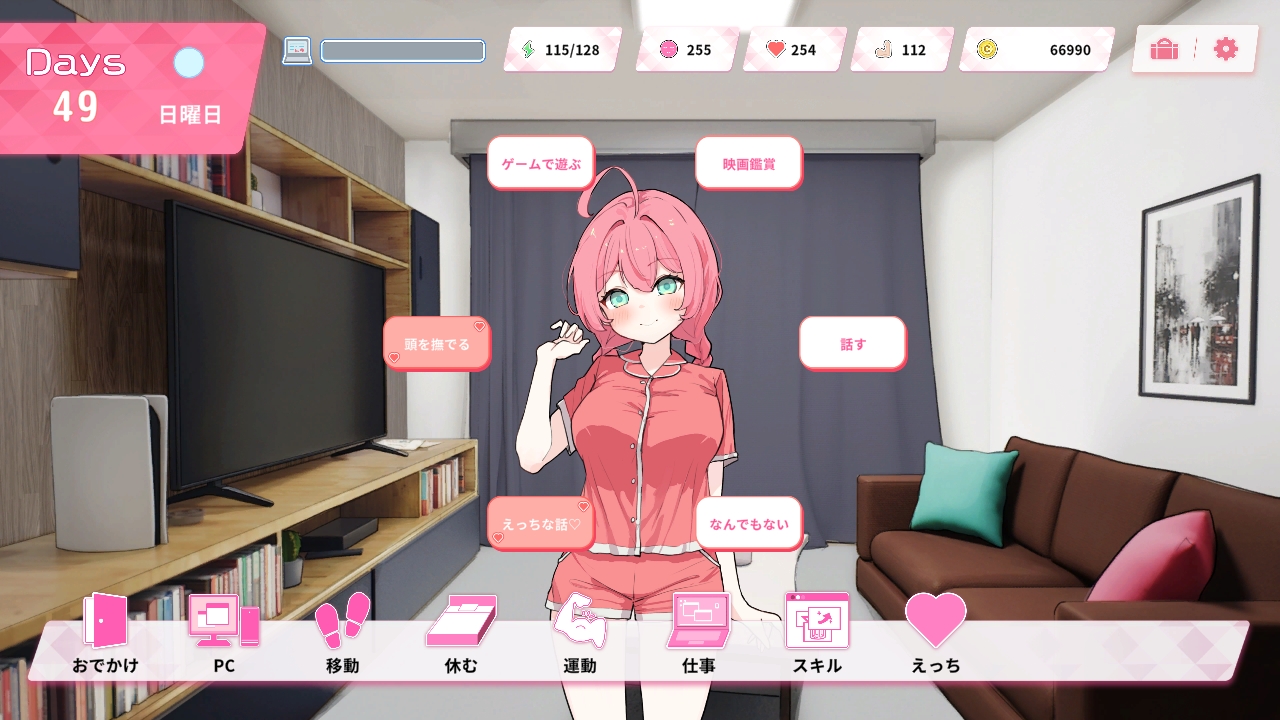Open the PC menu

click(224, 632)
